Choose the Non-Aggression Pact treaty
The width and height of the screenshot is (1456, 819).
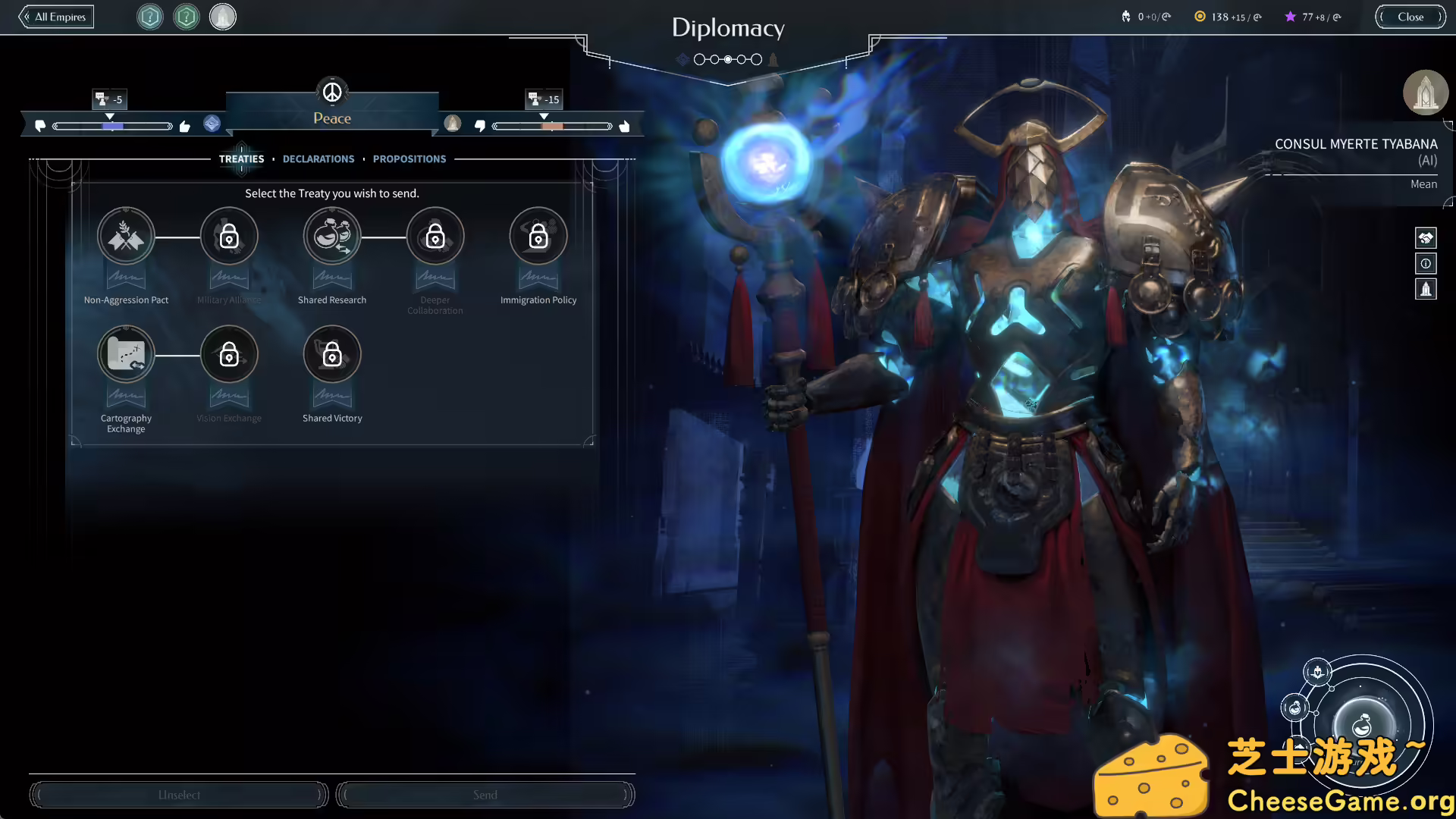[126, 236]
